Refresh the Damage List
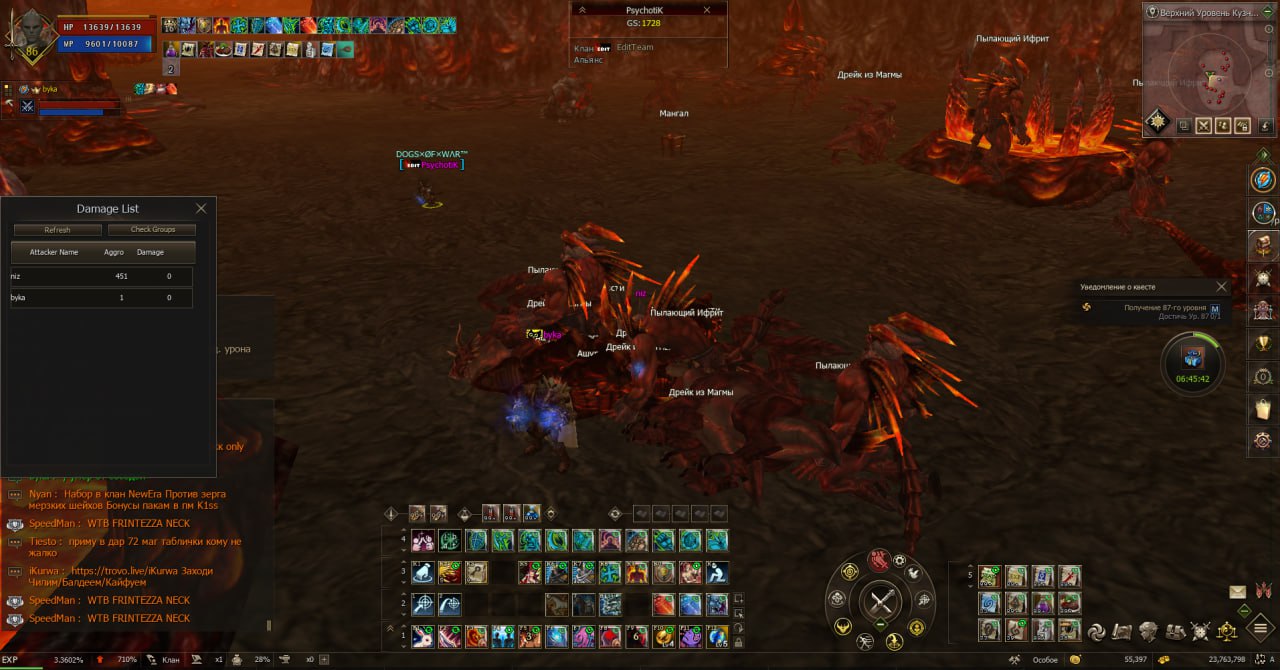 tap(57, 230)
